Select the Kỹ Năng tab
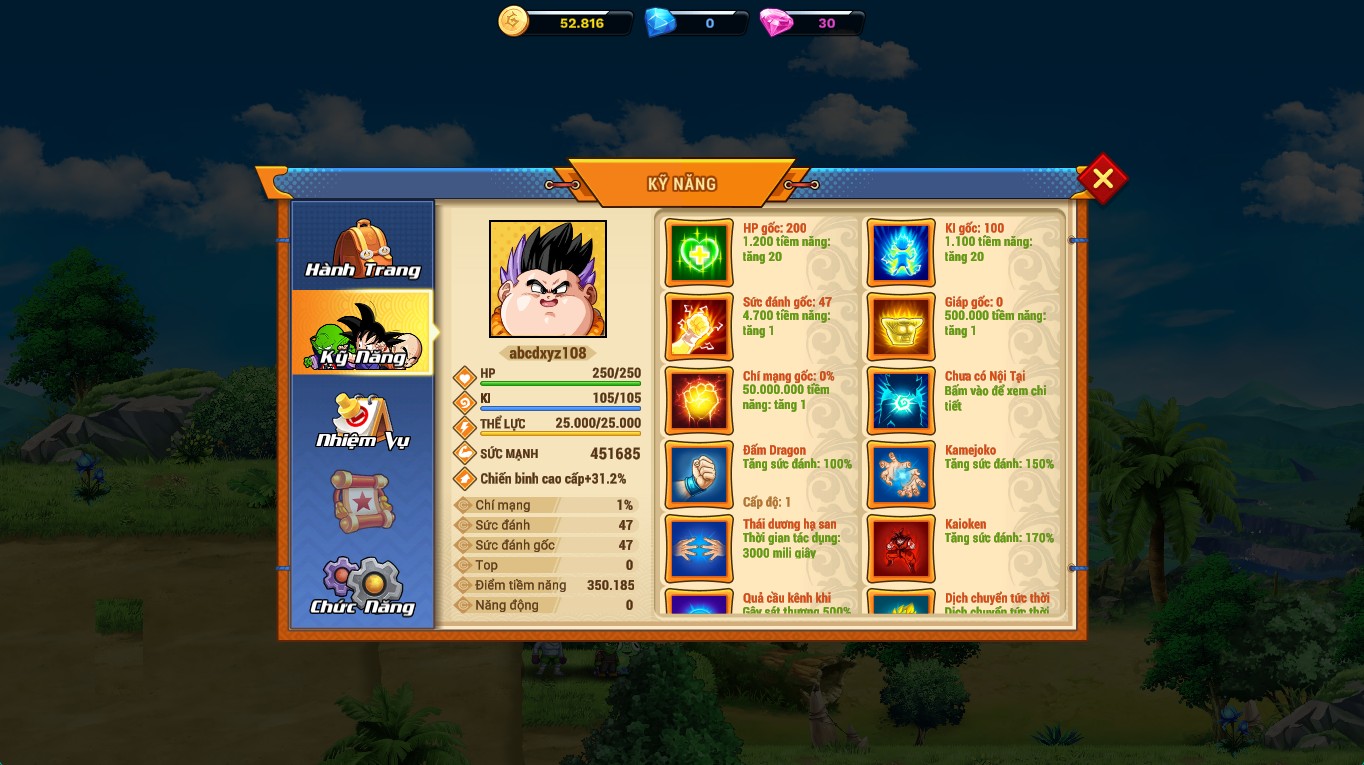Screen dimensions: 1364x765 pyautogui.click(x=362, y=334)
